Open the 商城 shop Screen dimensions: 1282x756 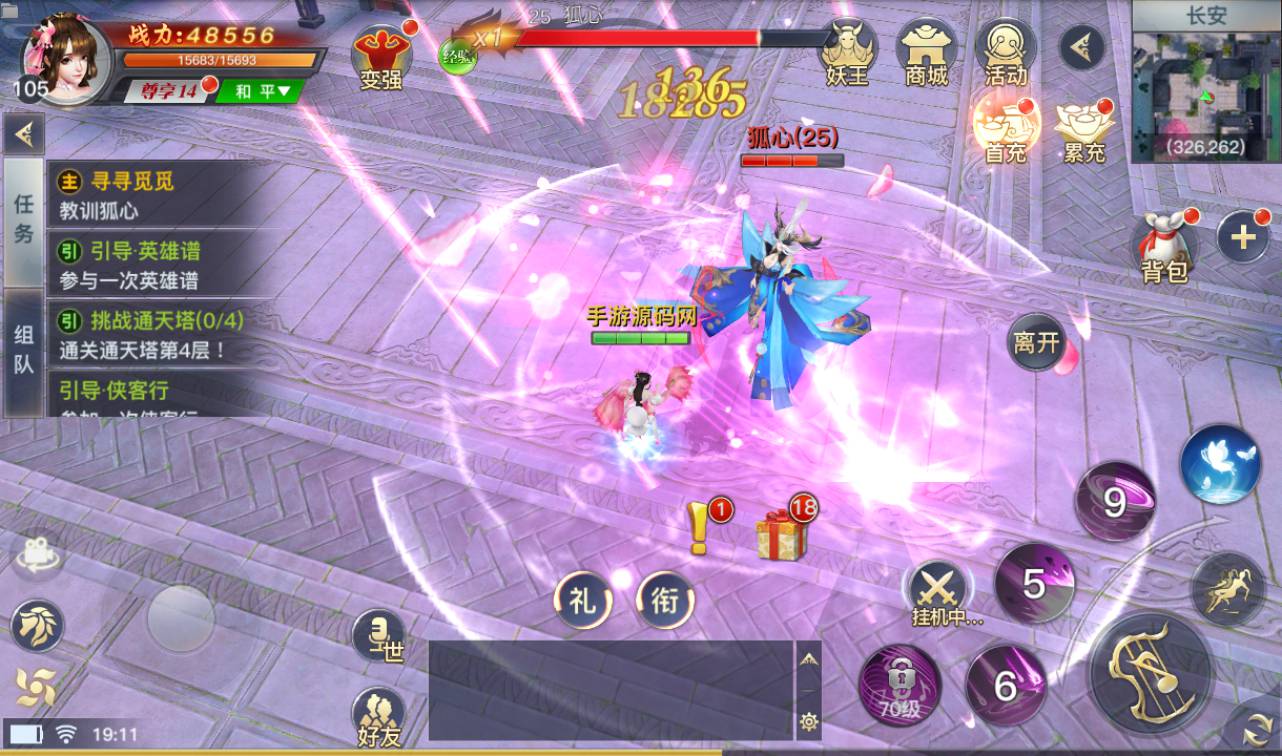point(926,52)
